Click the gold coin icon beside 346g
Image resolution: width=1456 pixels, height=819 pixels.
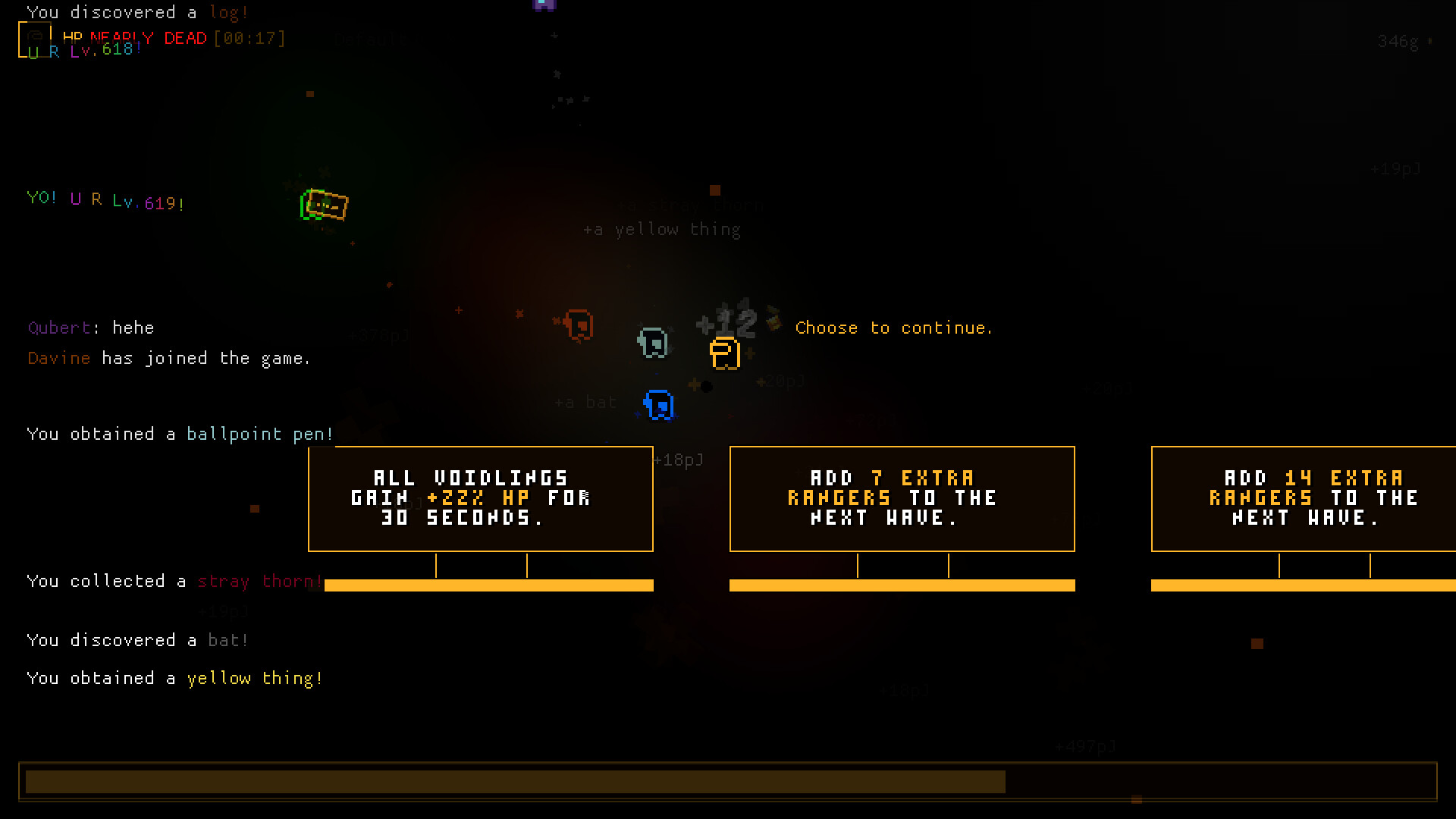[1430, 42]
